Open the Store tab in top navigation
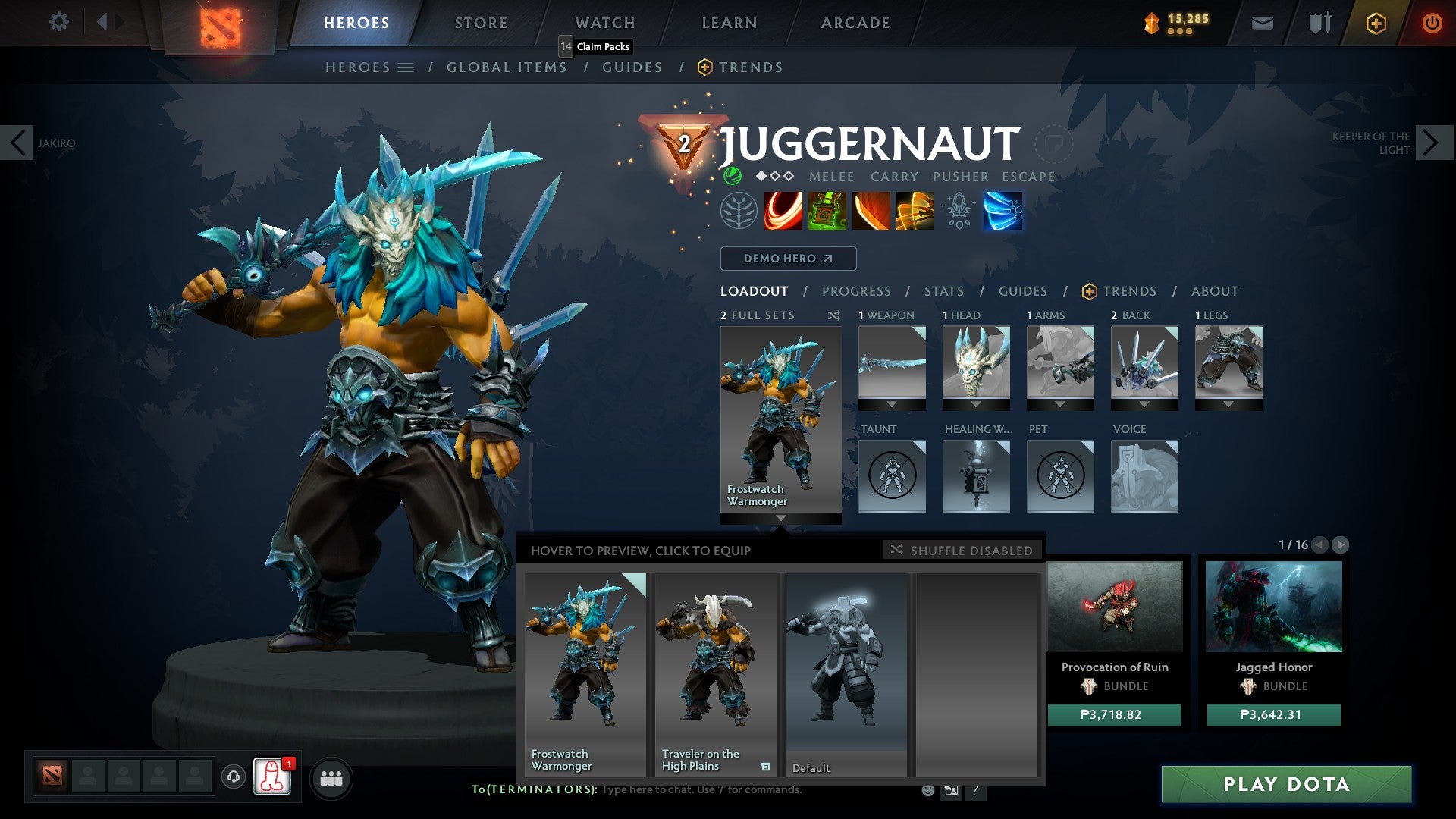The image size is (1456, 819). coord(480,22)
